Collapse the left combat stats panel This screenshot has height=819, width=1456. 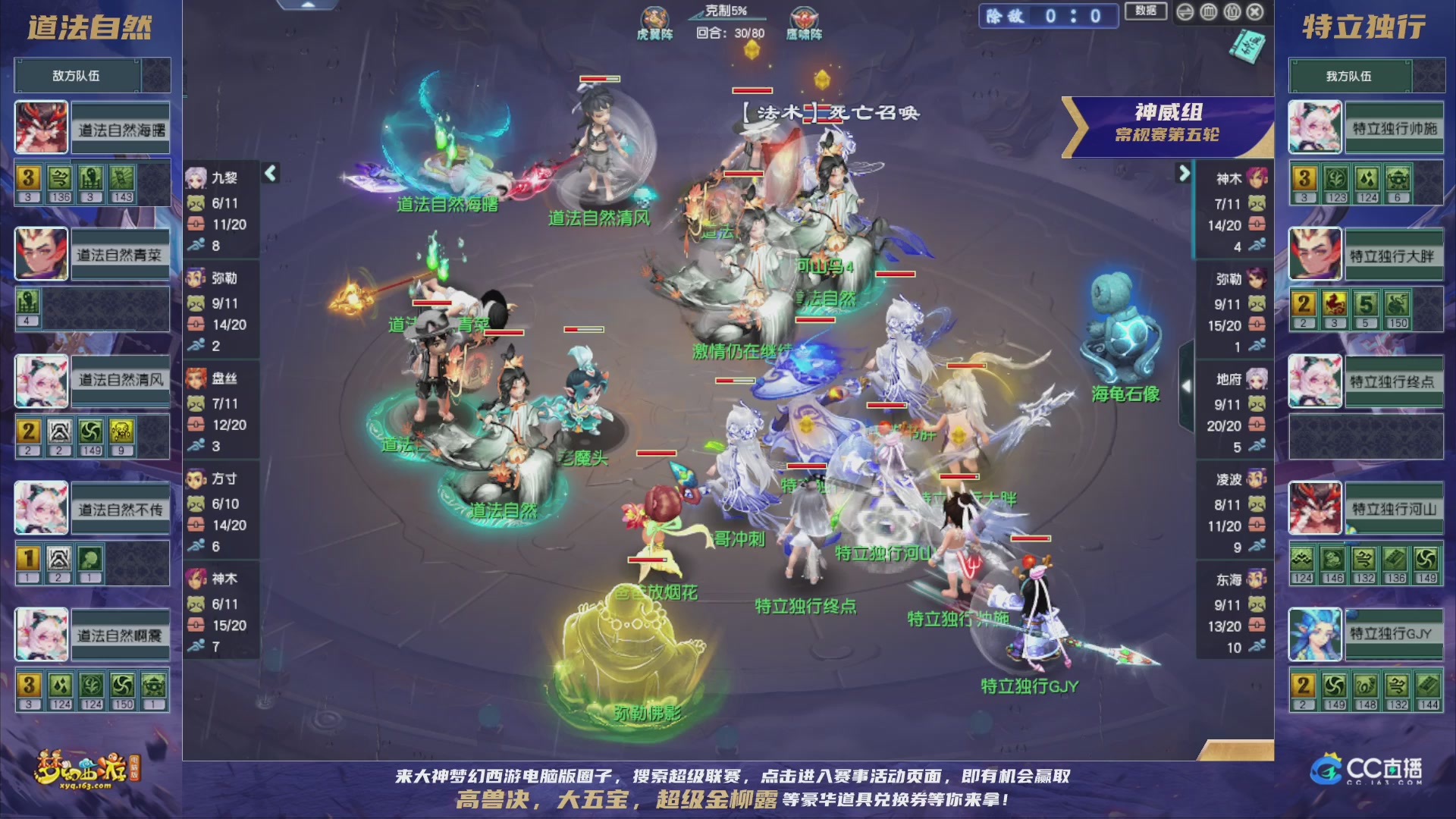click(270, 173)
